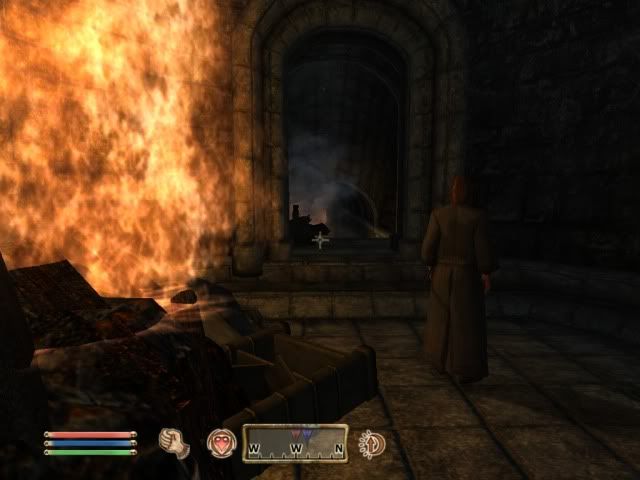Viewport: 640px width, 480px height.
Task: Click the sun-shaped active effect icon
Action: click(372, 443)
